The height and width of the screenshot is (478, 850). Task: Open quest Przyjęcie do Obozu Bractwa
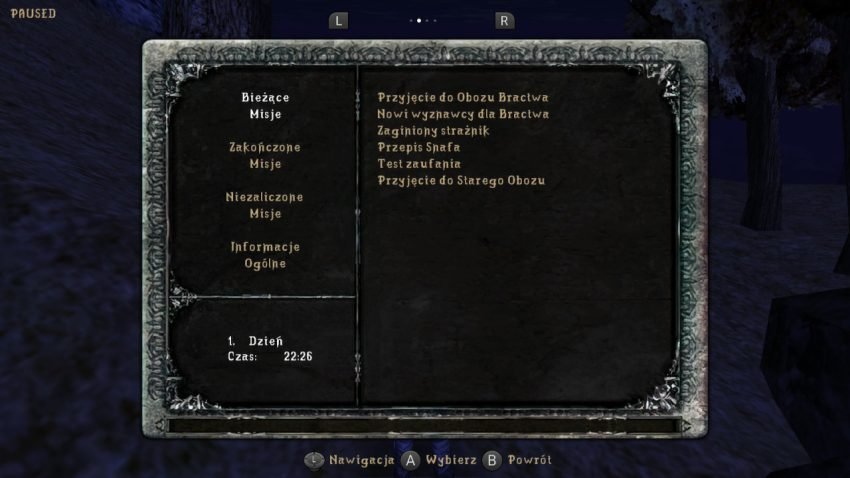[462, 98]
